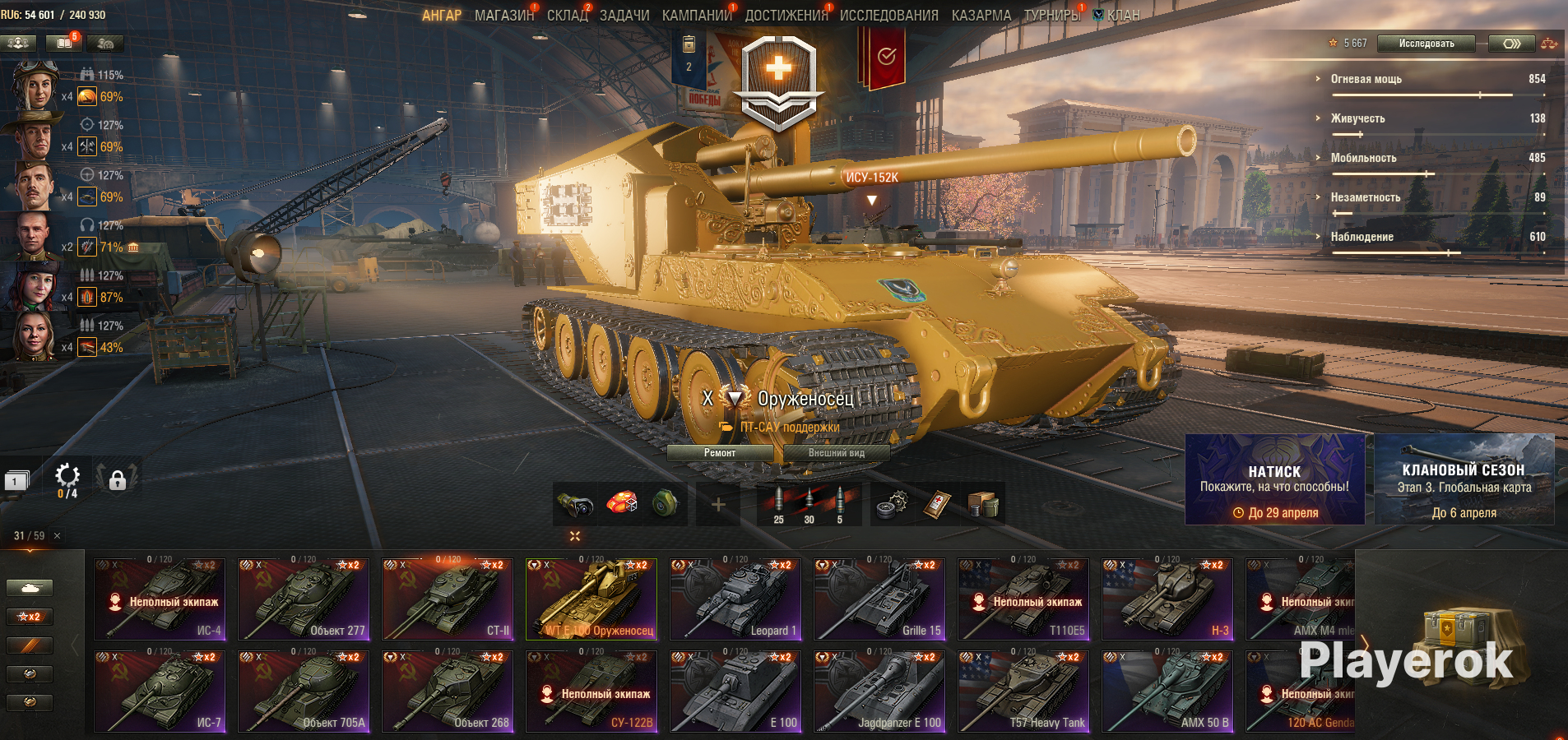Go to КАМПАНИИ section
Image resolution: width=1568 pixels, height=740 pixels.
[x=697, y=16]
